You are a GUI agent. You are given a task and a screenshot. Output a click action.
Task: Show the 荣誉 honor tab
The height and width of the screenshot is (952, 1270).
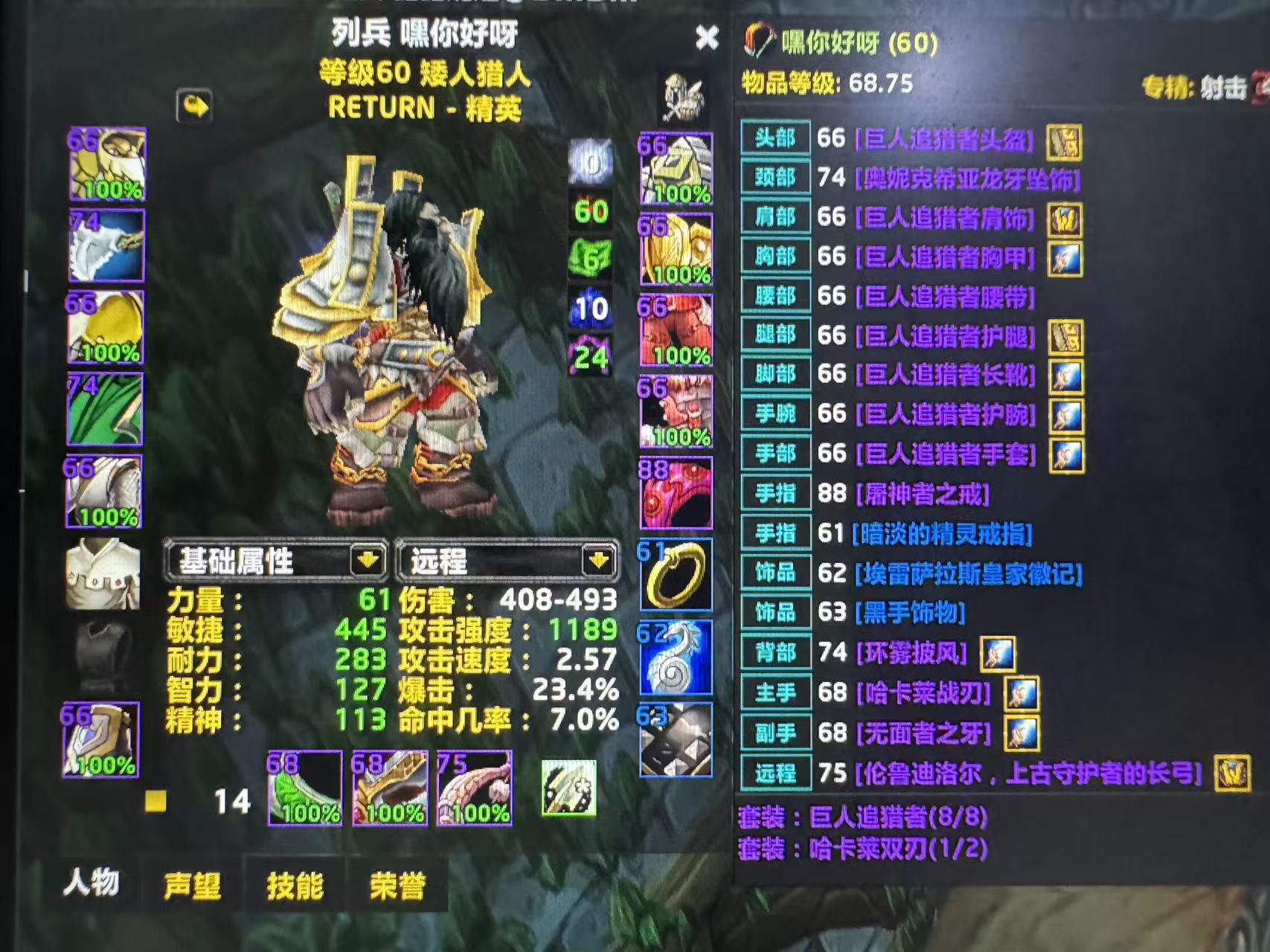[397, 886]
